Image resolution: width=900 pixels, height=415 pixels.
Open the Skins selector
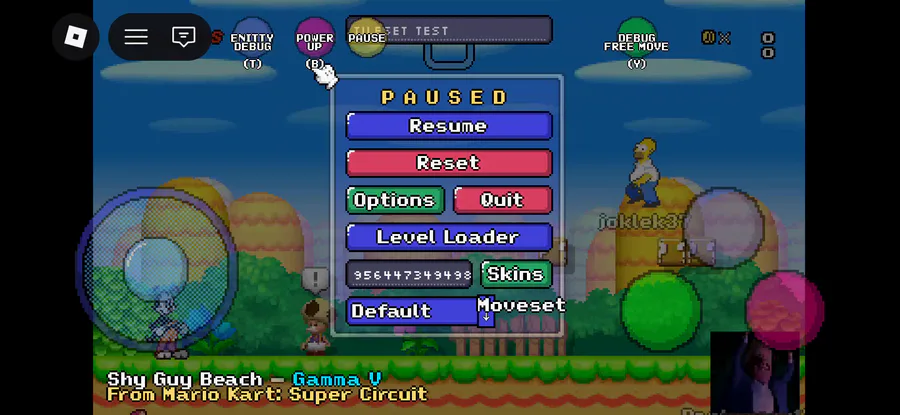point(515,274)
